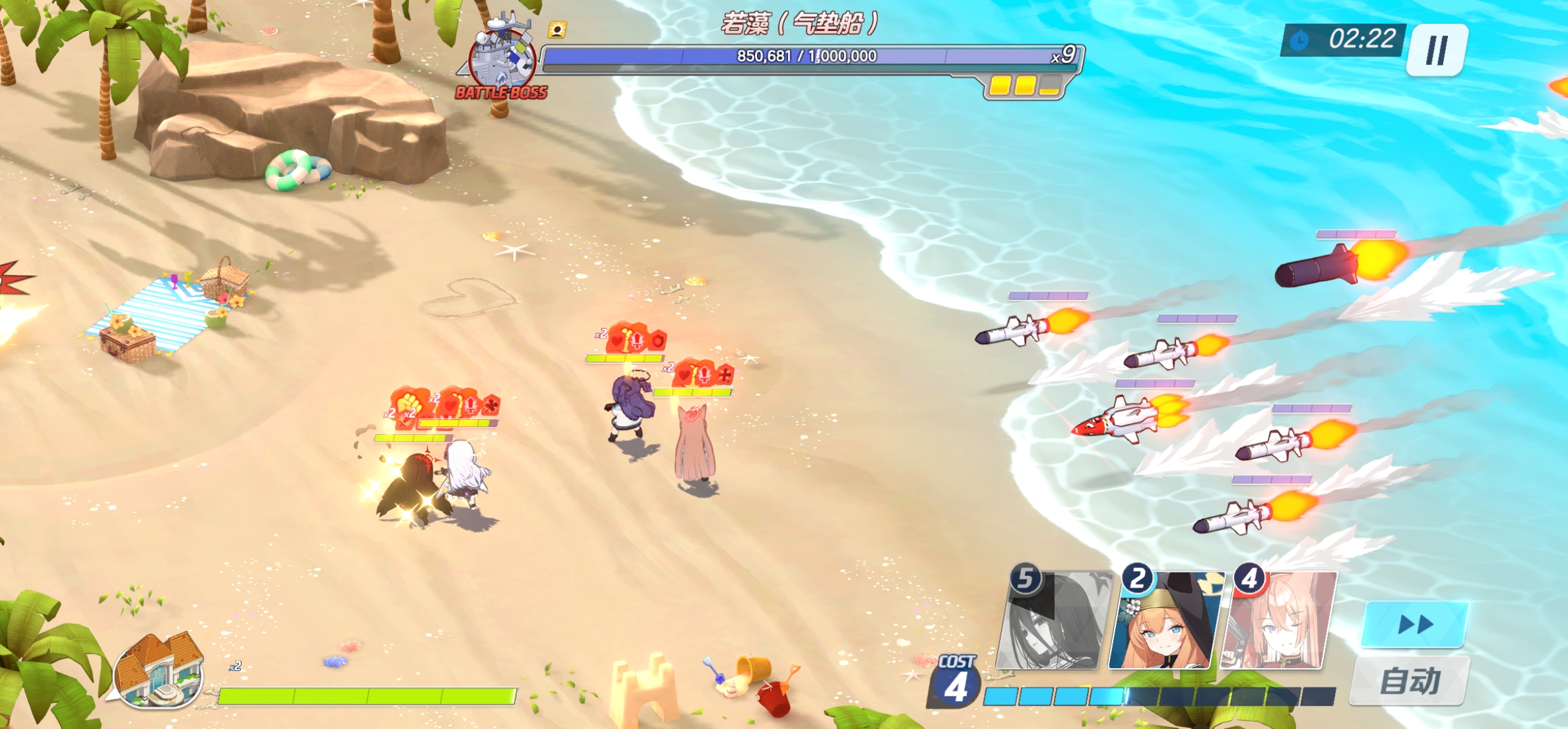This screenshot has width=1568, height=729.
Task: Toggle the 自动 auto-battle button
Action: (1410, 681)
